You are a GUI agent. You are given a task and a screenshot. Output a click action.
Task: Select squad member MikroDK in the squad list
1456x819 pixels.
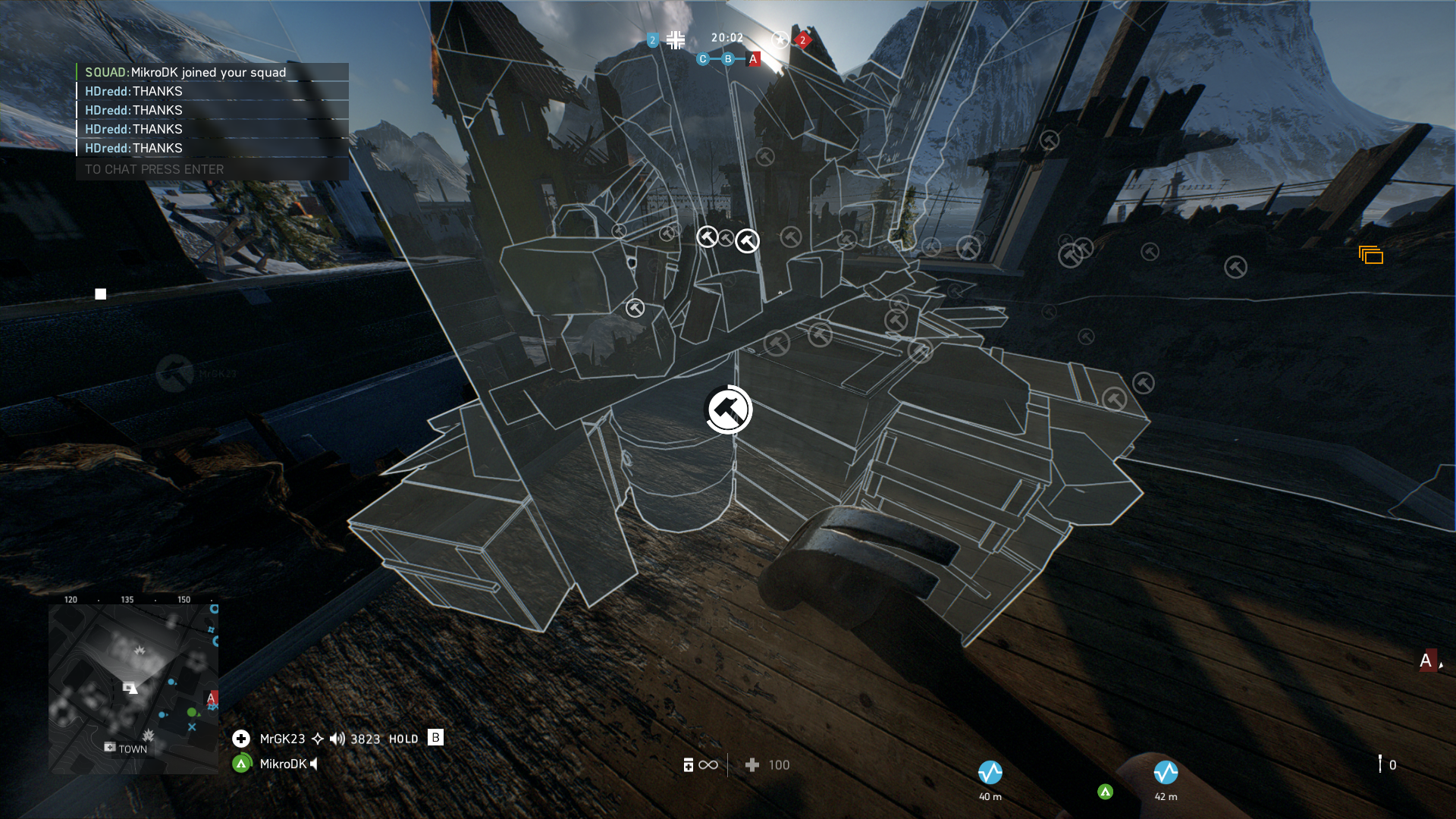click(x=283, y=764)
